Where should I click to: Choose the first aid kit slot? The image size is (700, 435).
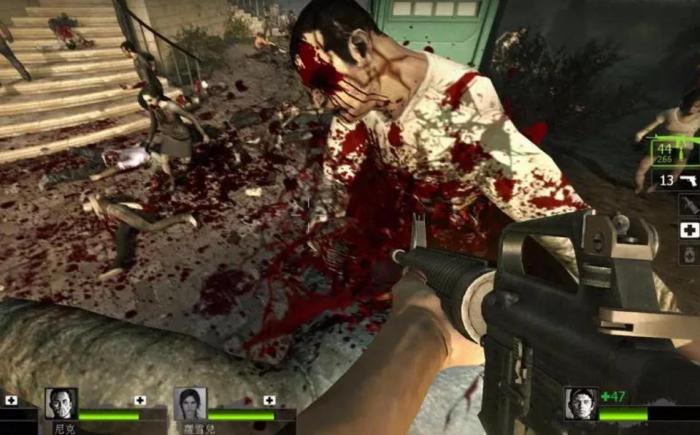point(689,230)
